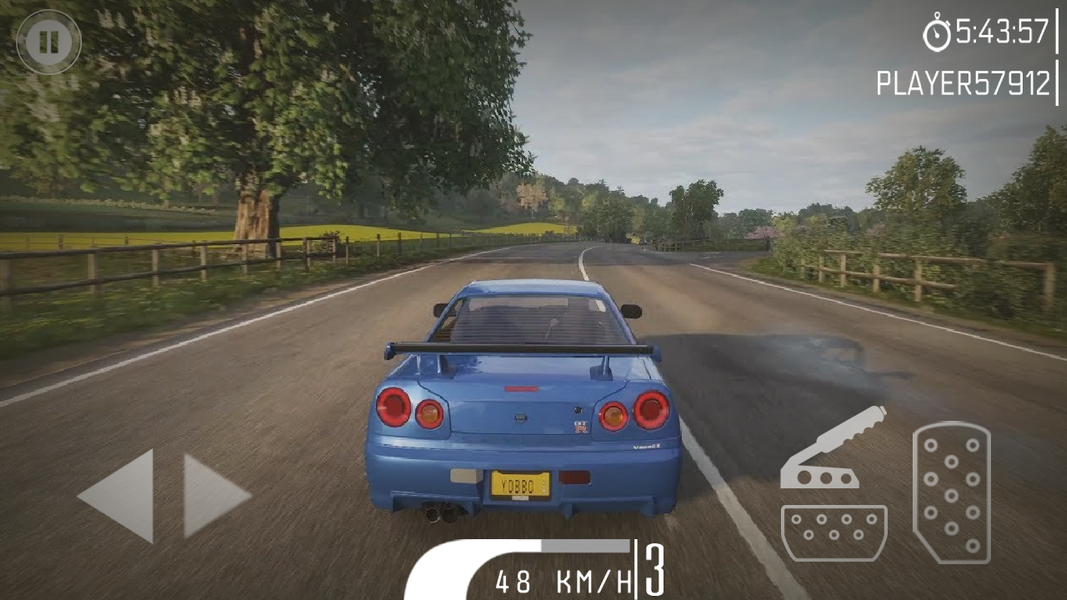Pause the race
The image size is (1067, 600).
point(47,42)
